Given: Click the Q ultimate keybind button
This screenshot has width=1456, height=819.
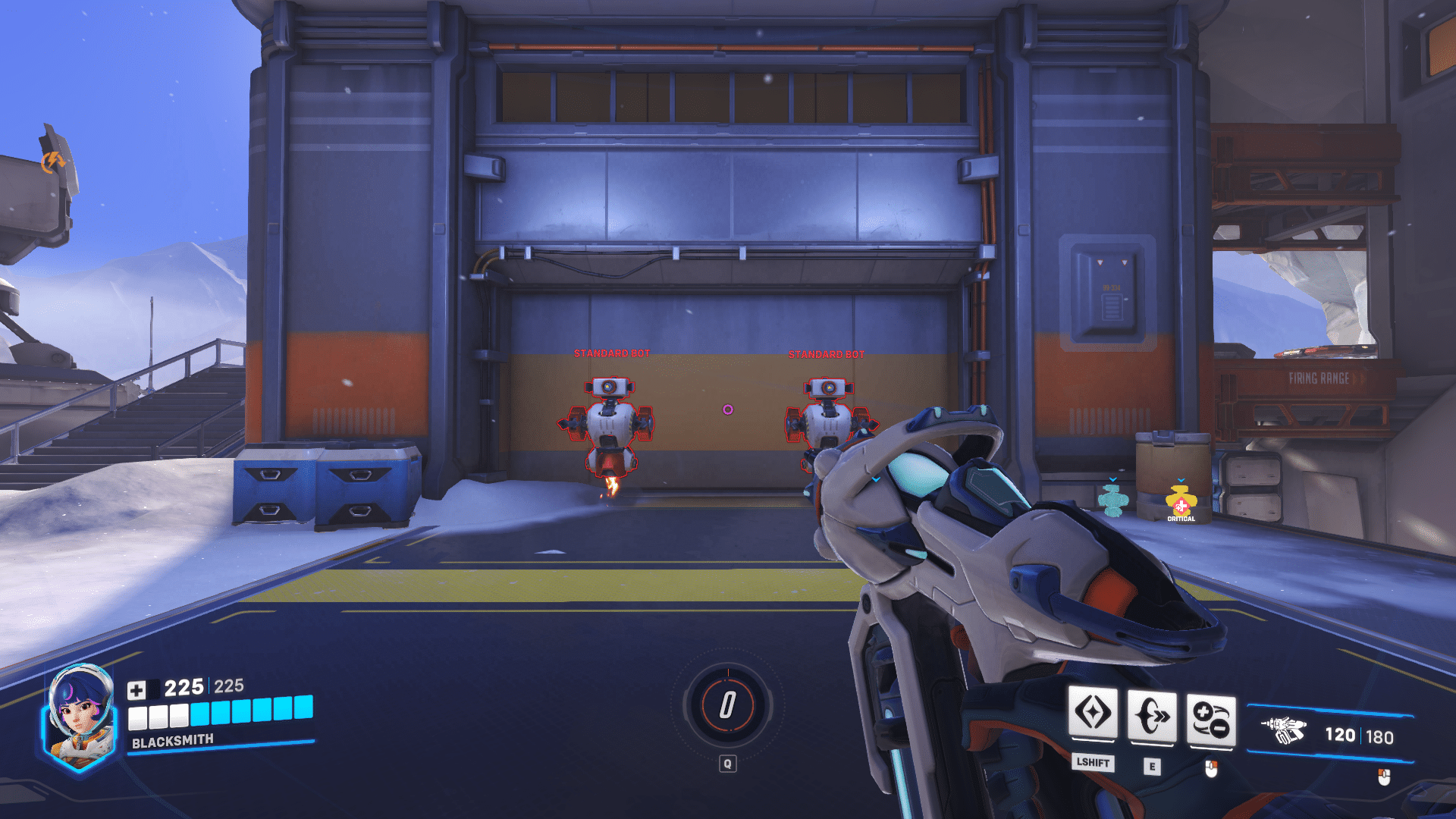Looking at the screenshot, I should (727, 763).
